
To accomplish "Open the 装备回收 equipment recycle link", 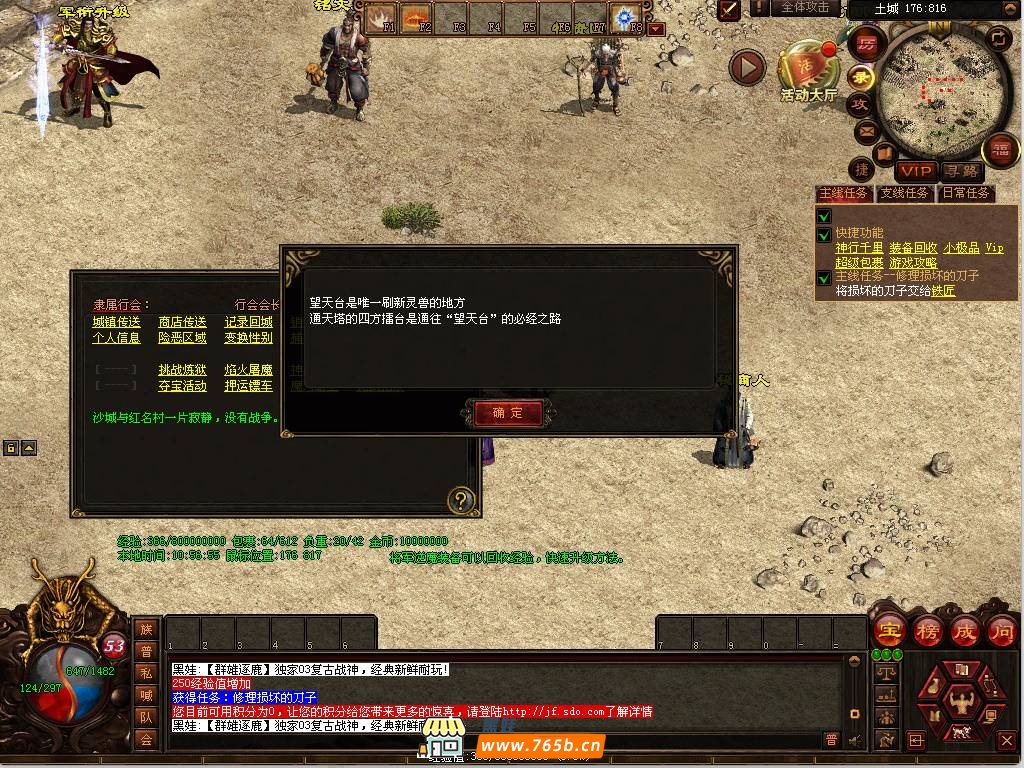I will coord(913,248).
